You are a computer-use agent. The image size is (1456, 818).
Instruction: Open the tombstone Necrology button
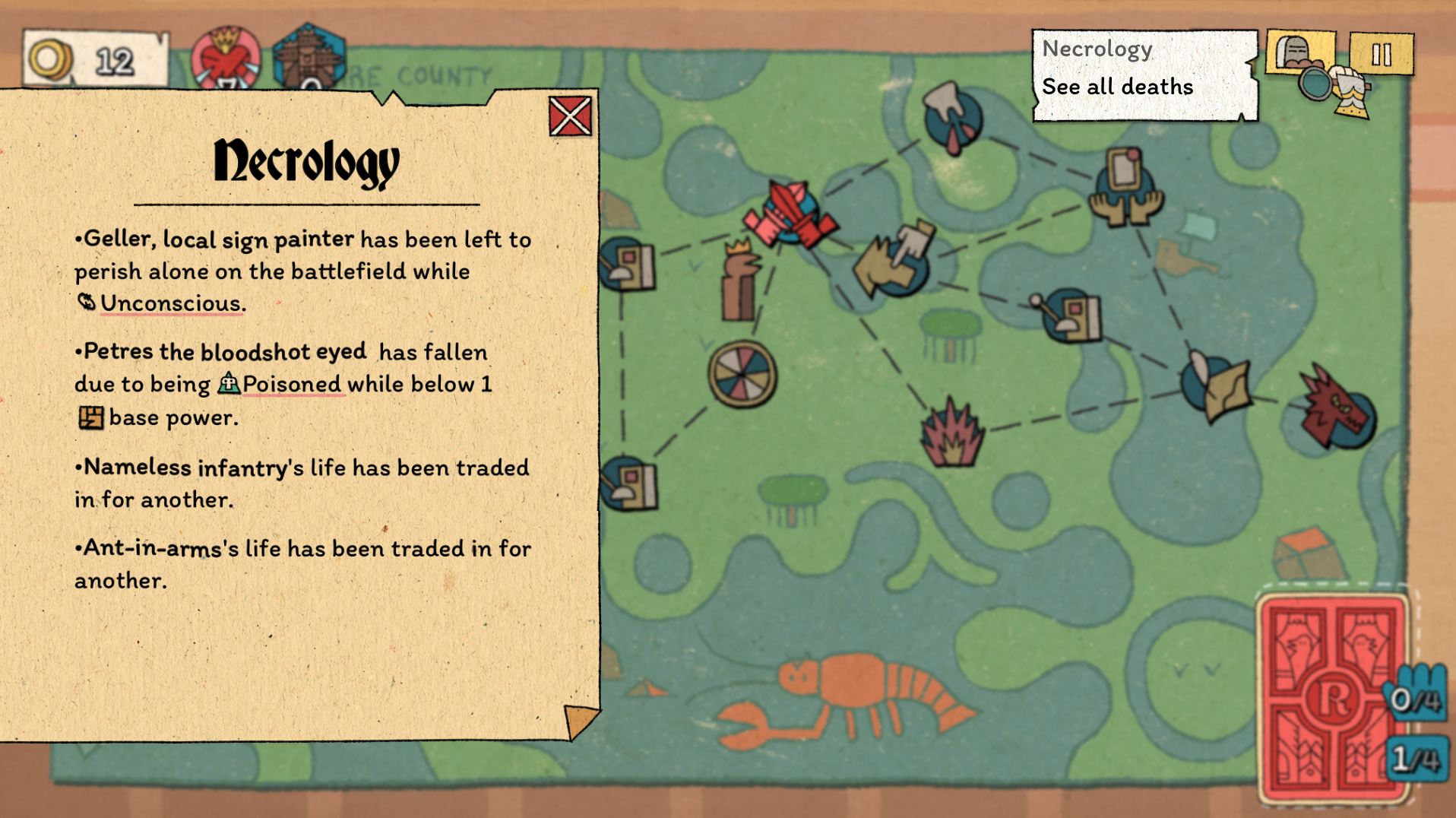pyautogui.click(x=1299, y=52)
